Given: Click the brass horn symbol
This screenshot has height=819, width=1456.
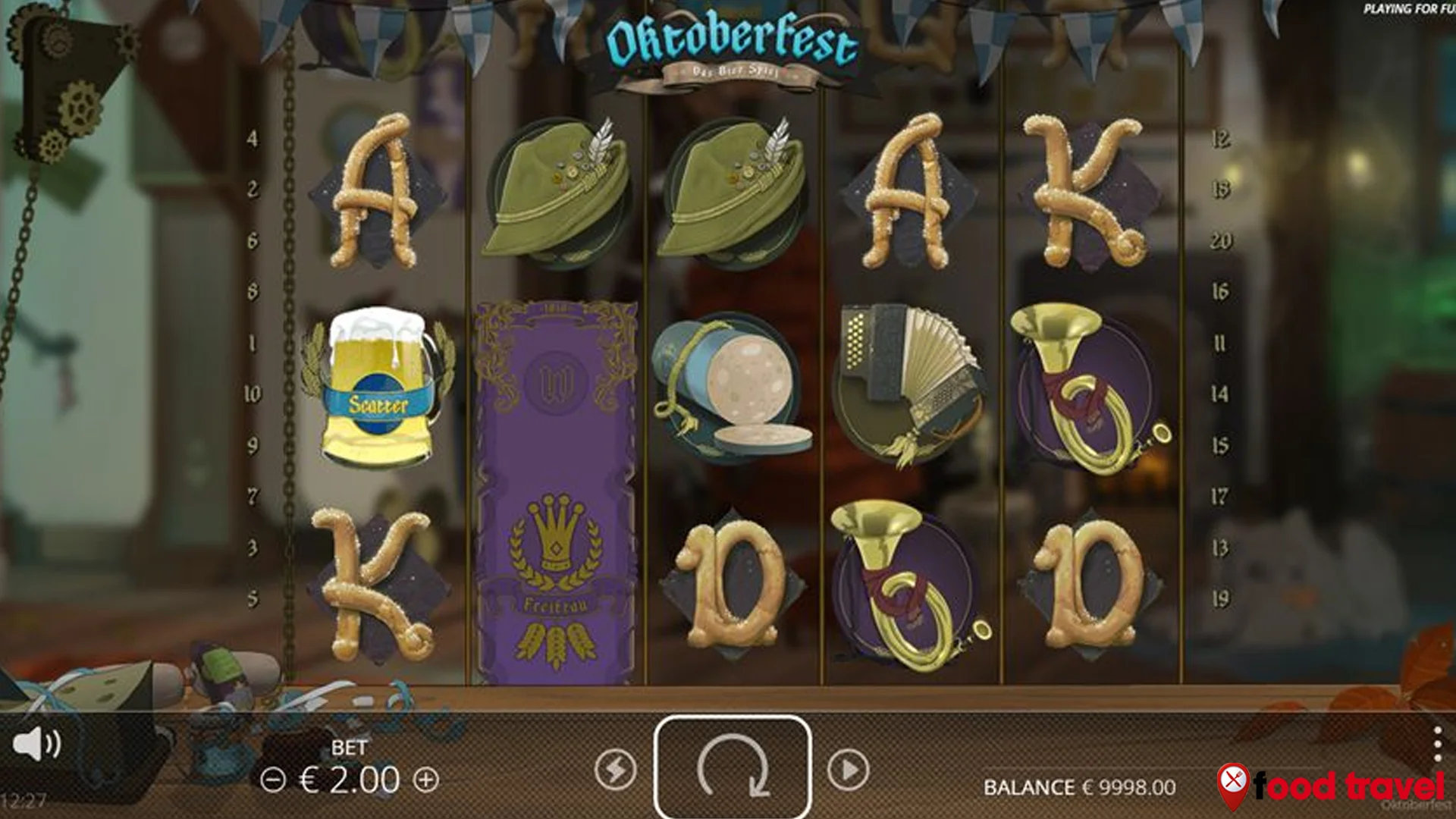Looking at the screenshot, I should (x=1084, y=387).
